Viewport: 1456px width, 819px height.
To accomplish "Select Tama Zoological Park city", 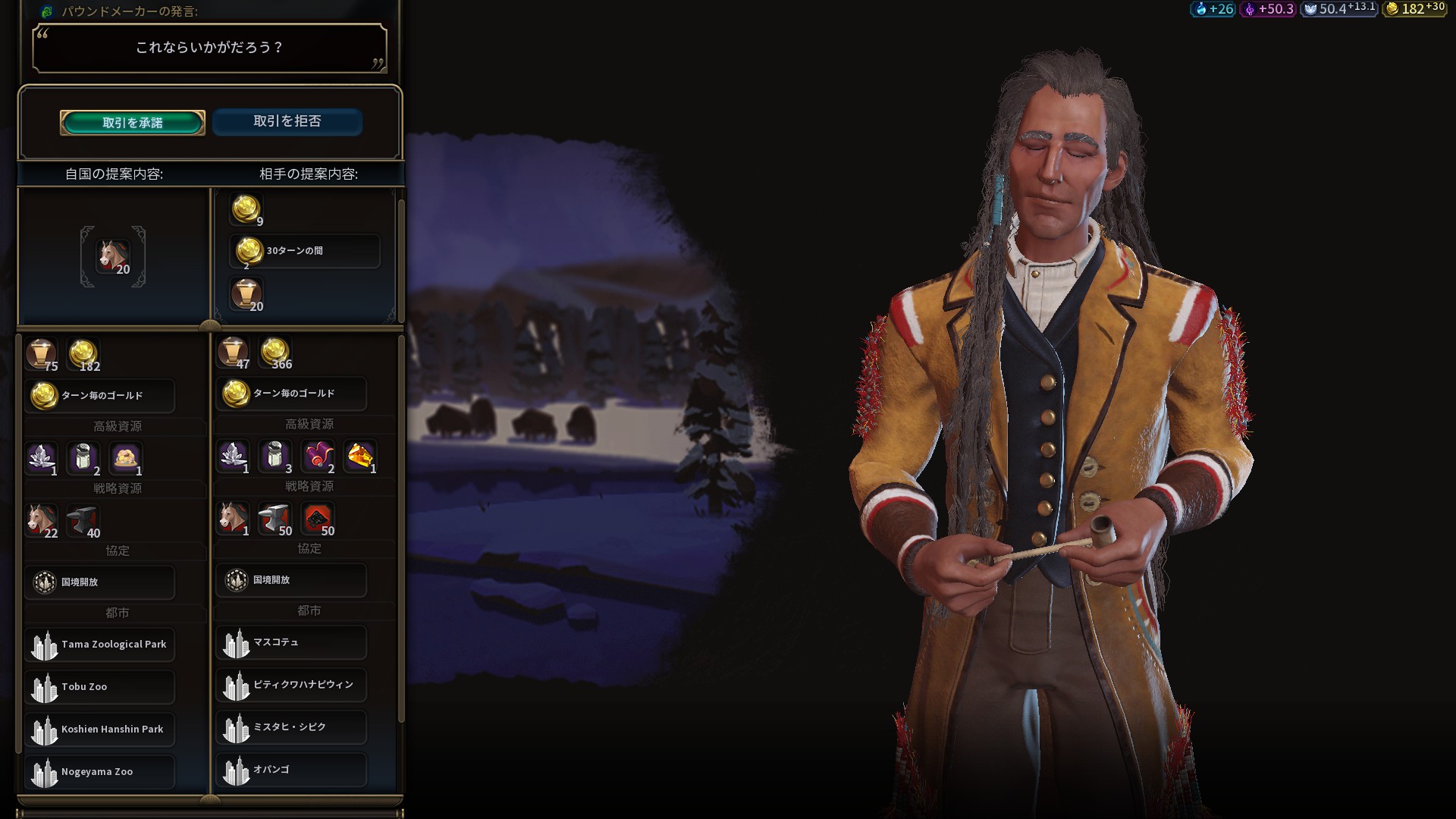I will [x=100, y=645].
